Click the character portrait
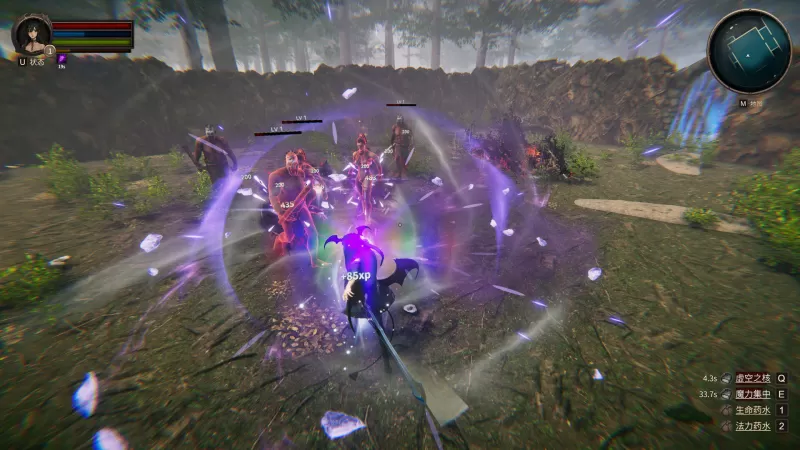The height and width of the screenshot is (450, 800). (31, 34)
